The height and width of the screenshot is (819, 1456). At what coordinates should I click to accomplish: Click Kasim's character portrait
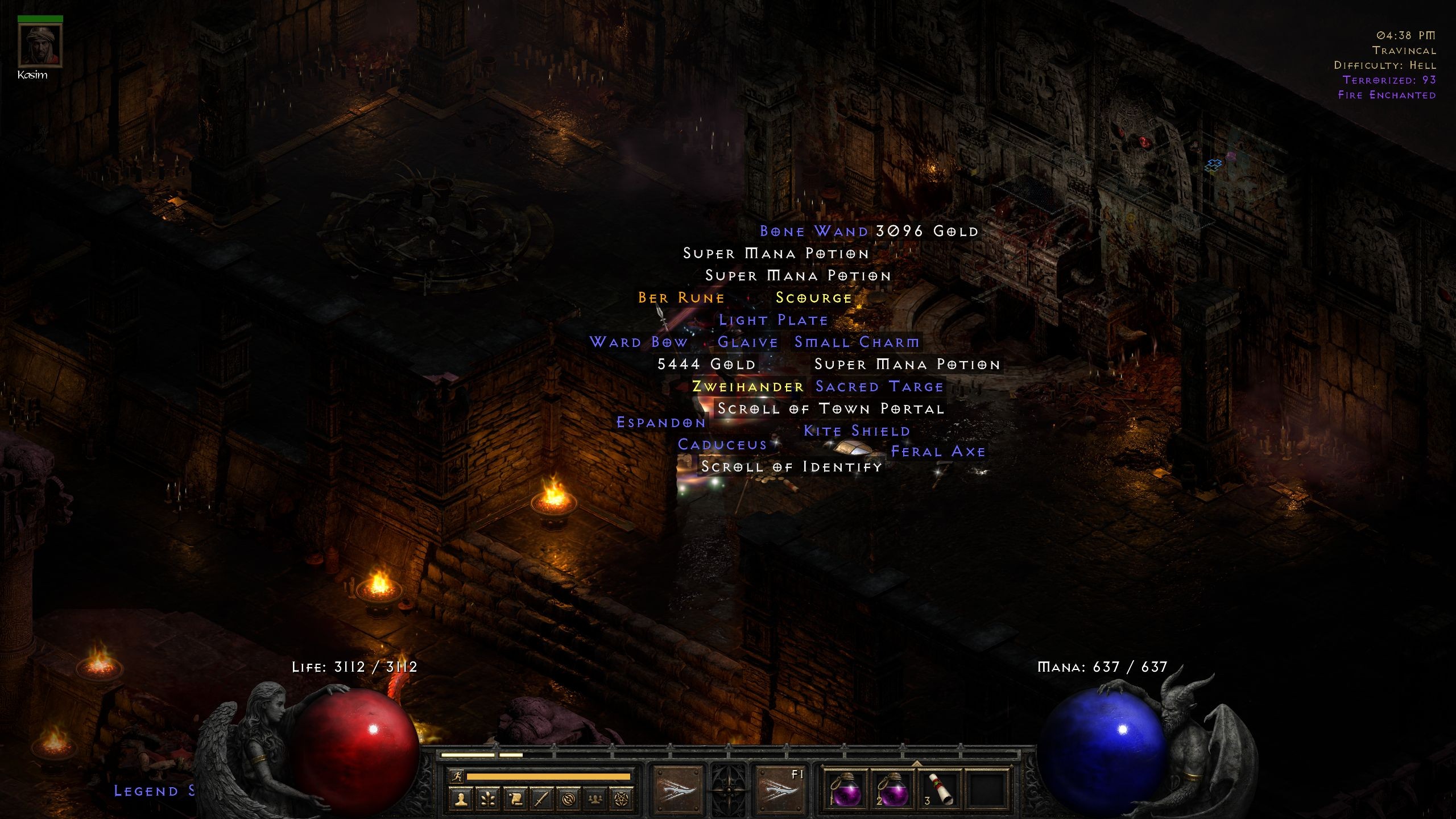tap(40, 45)
